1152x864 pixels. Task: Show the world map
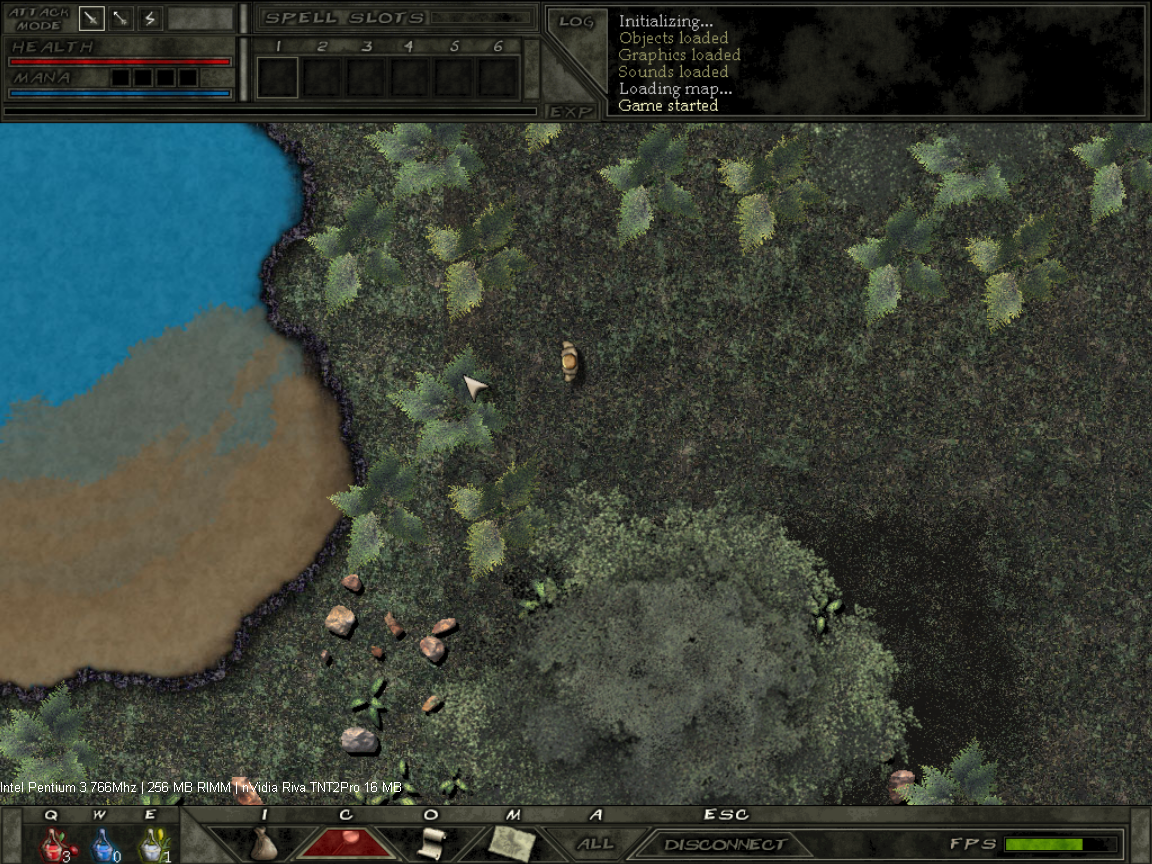click(514, 843)
